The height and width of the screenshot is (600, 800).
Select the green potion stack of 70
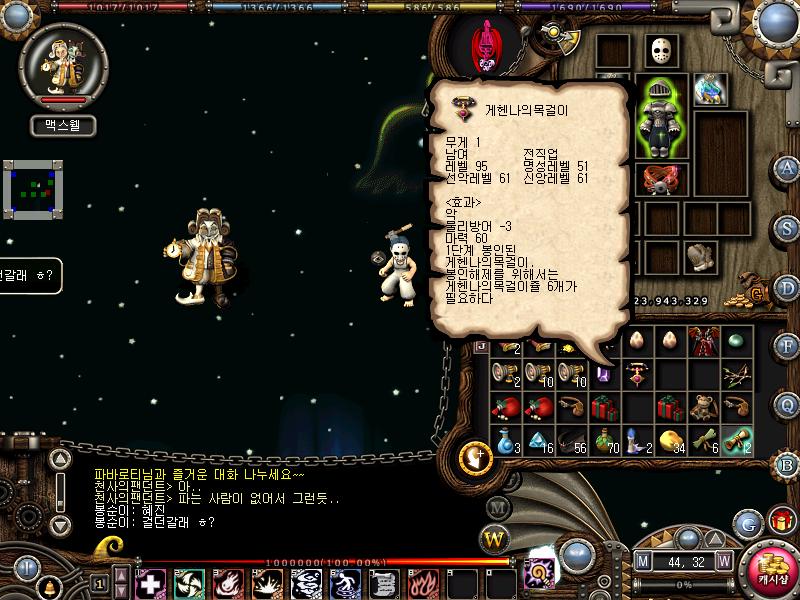pos(604,439)
